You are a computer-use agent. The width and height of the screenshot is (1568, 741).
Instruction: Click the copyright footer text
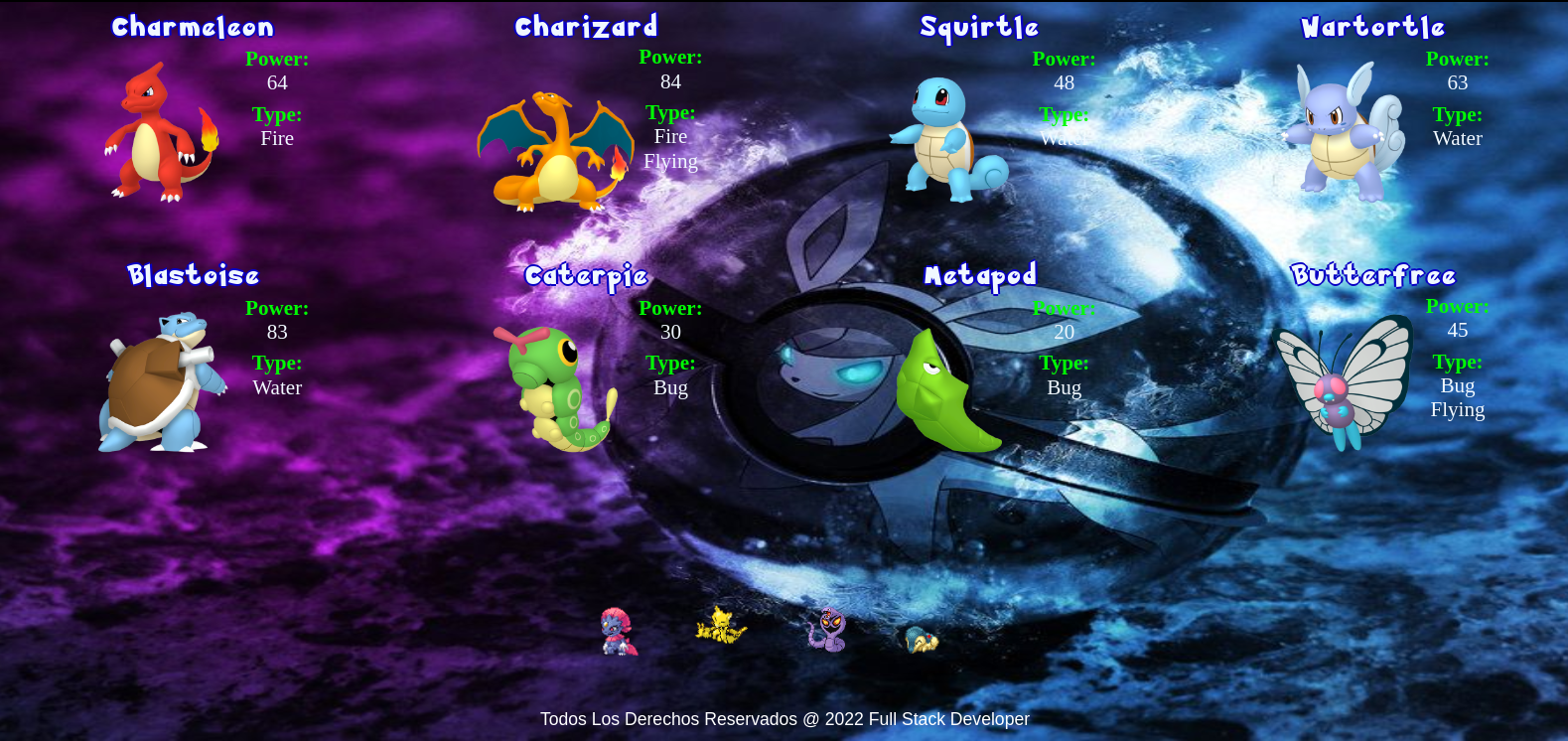pyautogui.click(x=784, y=718)
